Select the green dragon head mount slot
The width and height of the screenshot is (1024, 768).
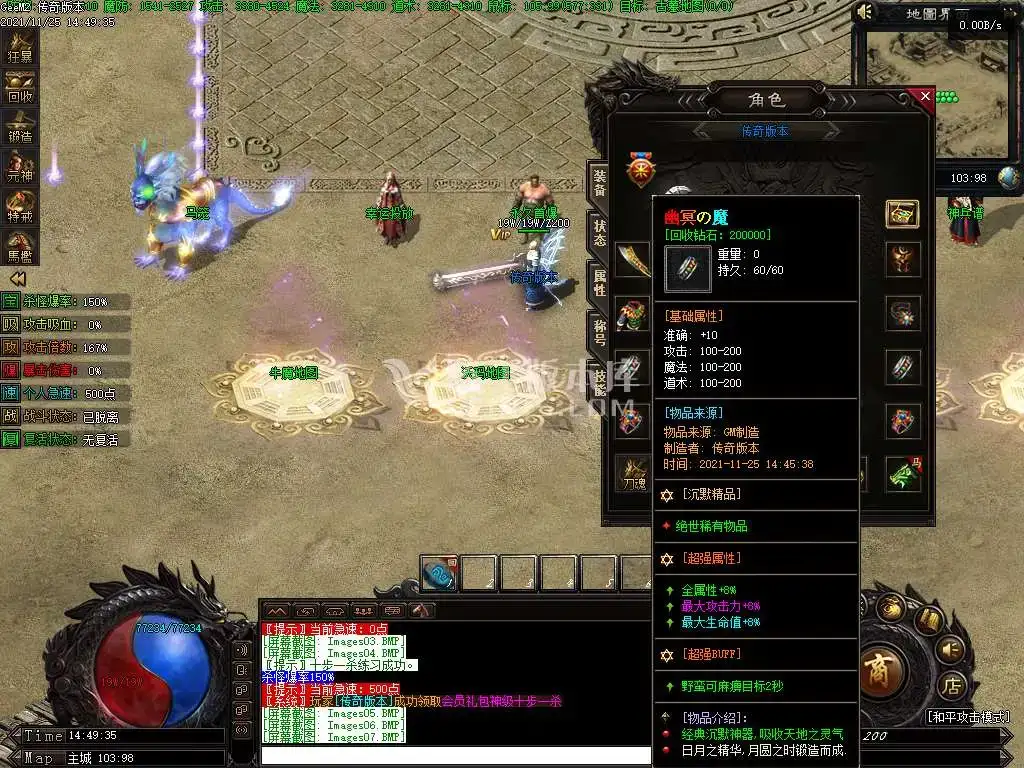click(x=904, y=472)
